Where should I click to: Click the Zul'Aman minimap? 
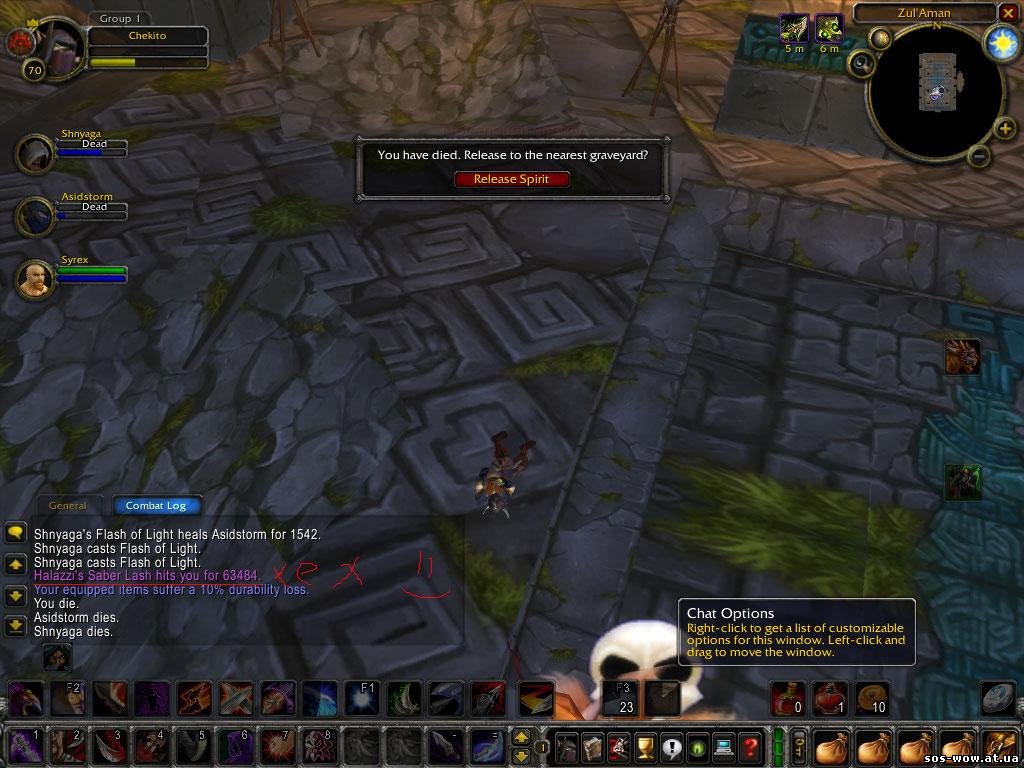click(935, 92)
